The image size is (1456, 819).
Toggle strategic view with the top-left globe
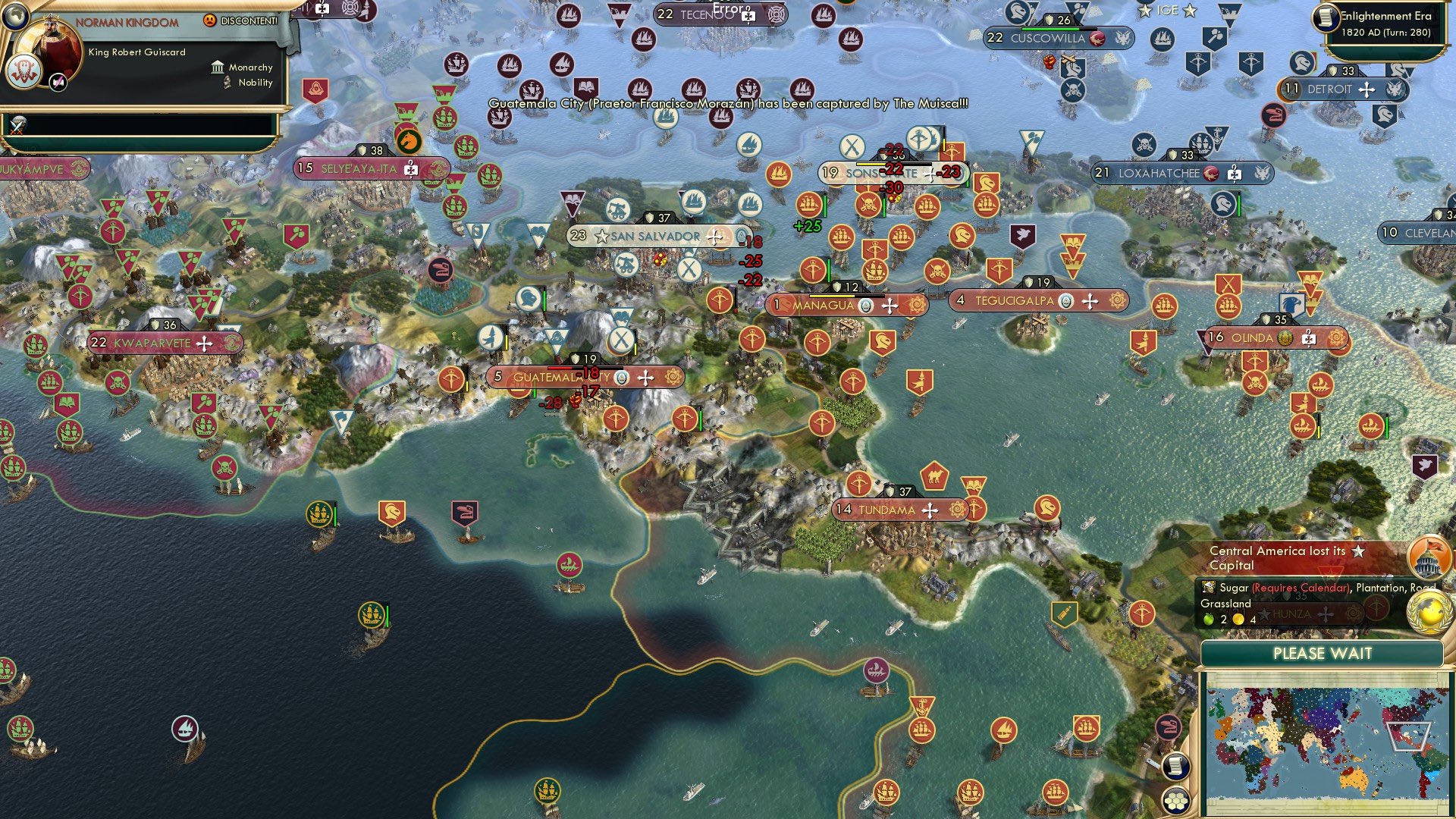16,17
